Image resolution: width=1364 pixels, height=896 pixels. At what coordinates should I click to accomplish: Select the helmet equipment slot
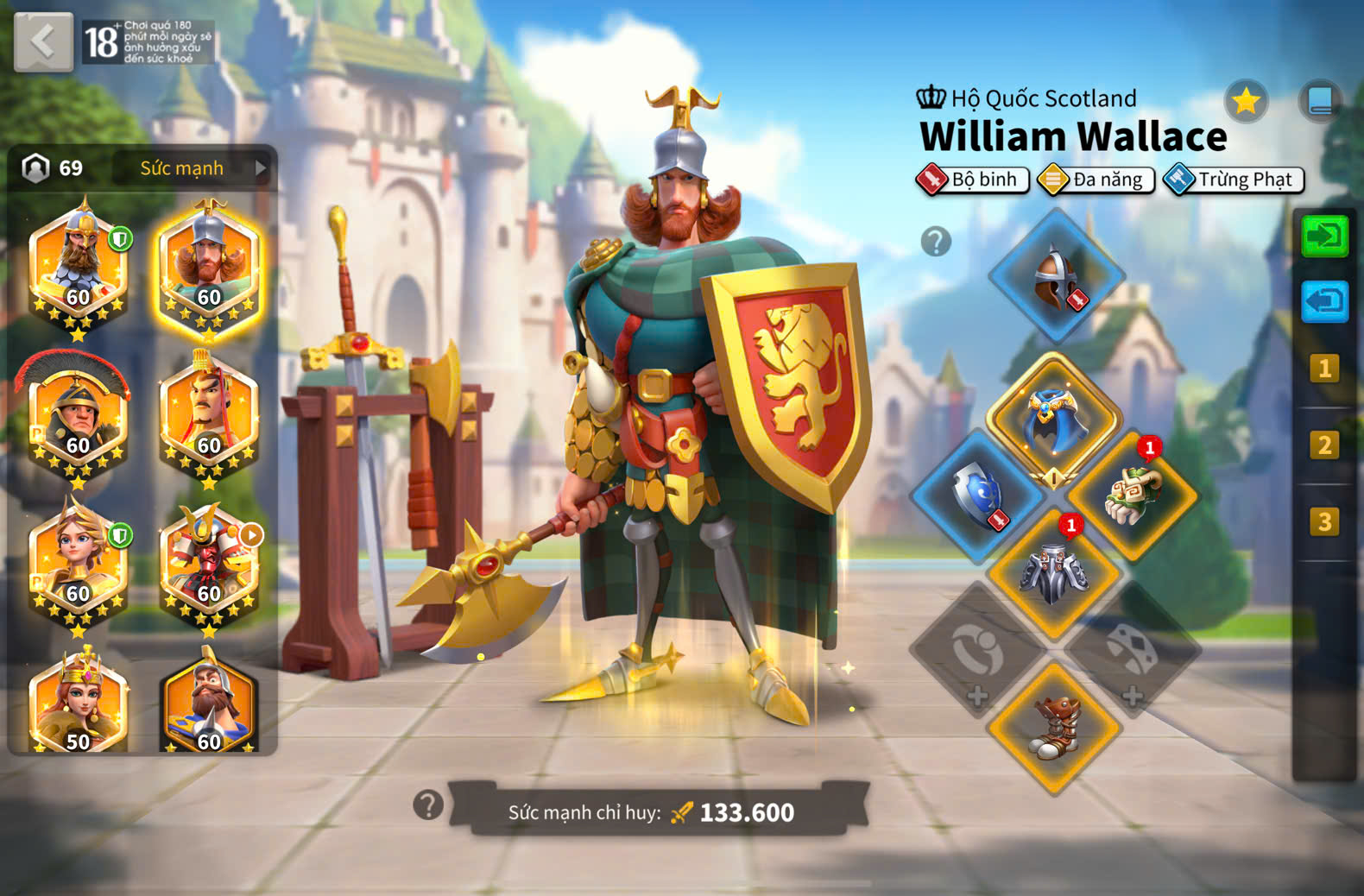(1056, 278)
